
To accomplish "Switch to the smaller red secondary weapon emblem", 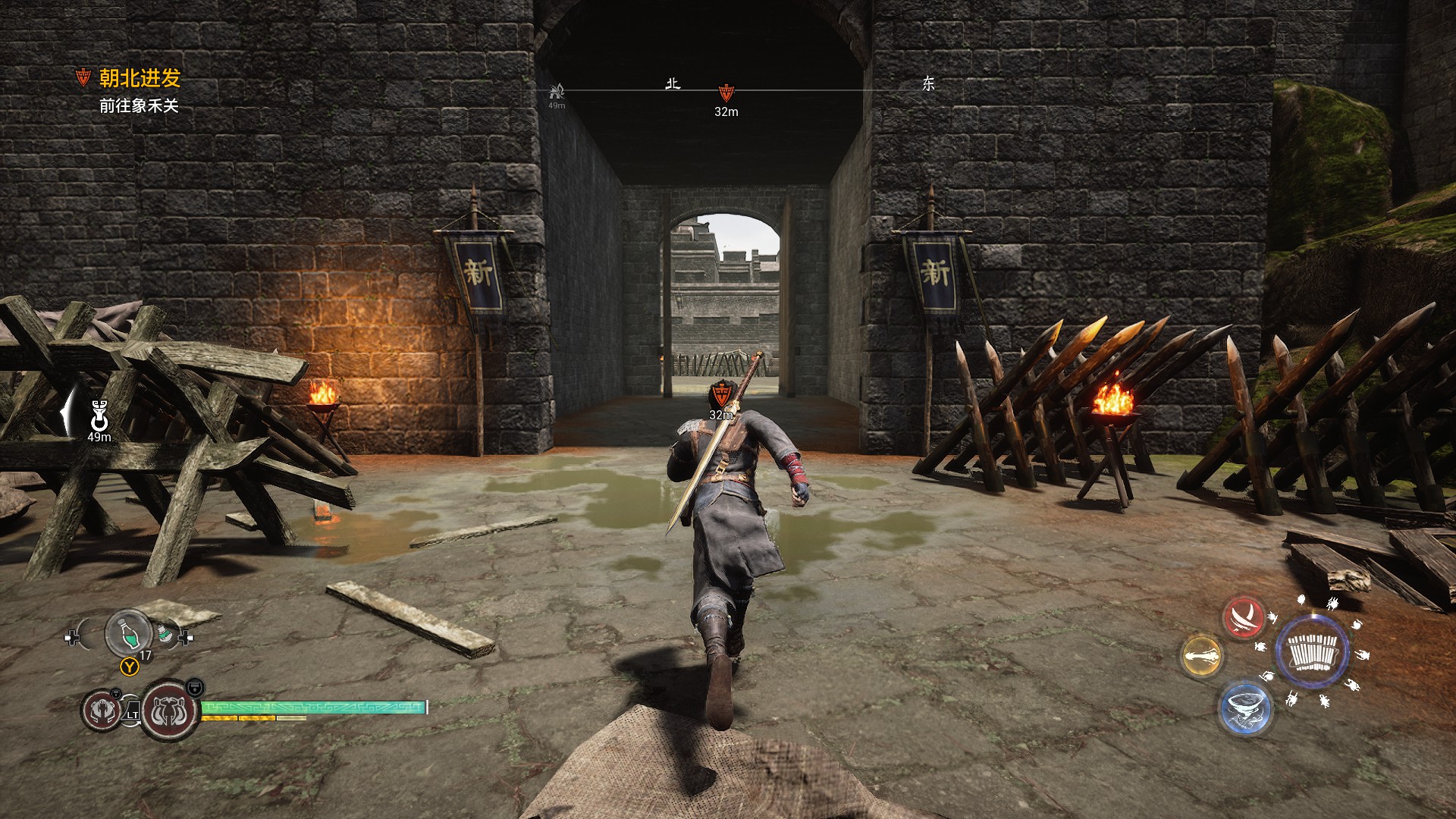I will (101, 711).
